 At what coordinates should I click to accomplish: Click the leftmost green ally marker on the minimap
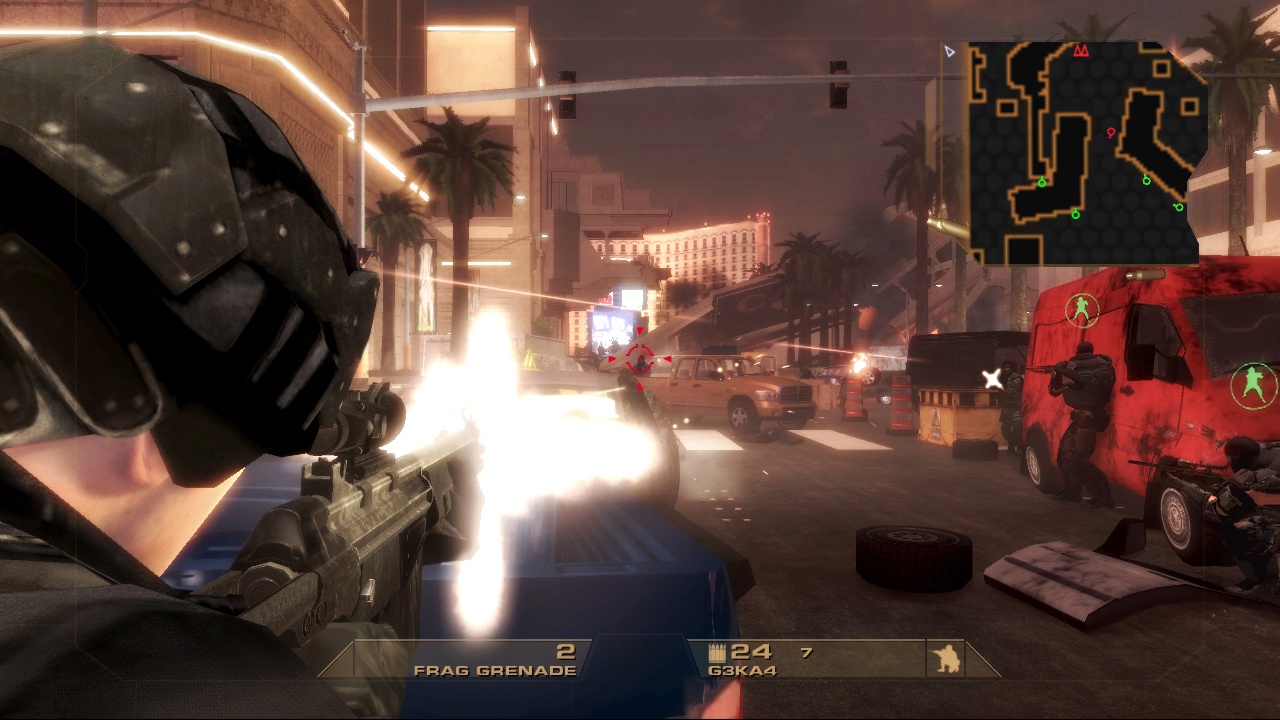1042,182
